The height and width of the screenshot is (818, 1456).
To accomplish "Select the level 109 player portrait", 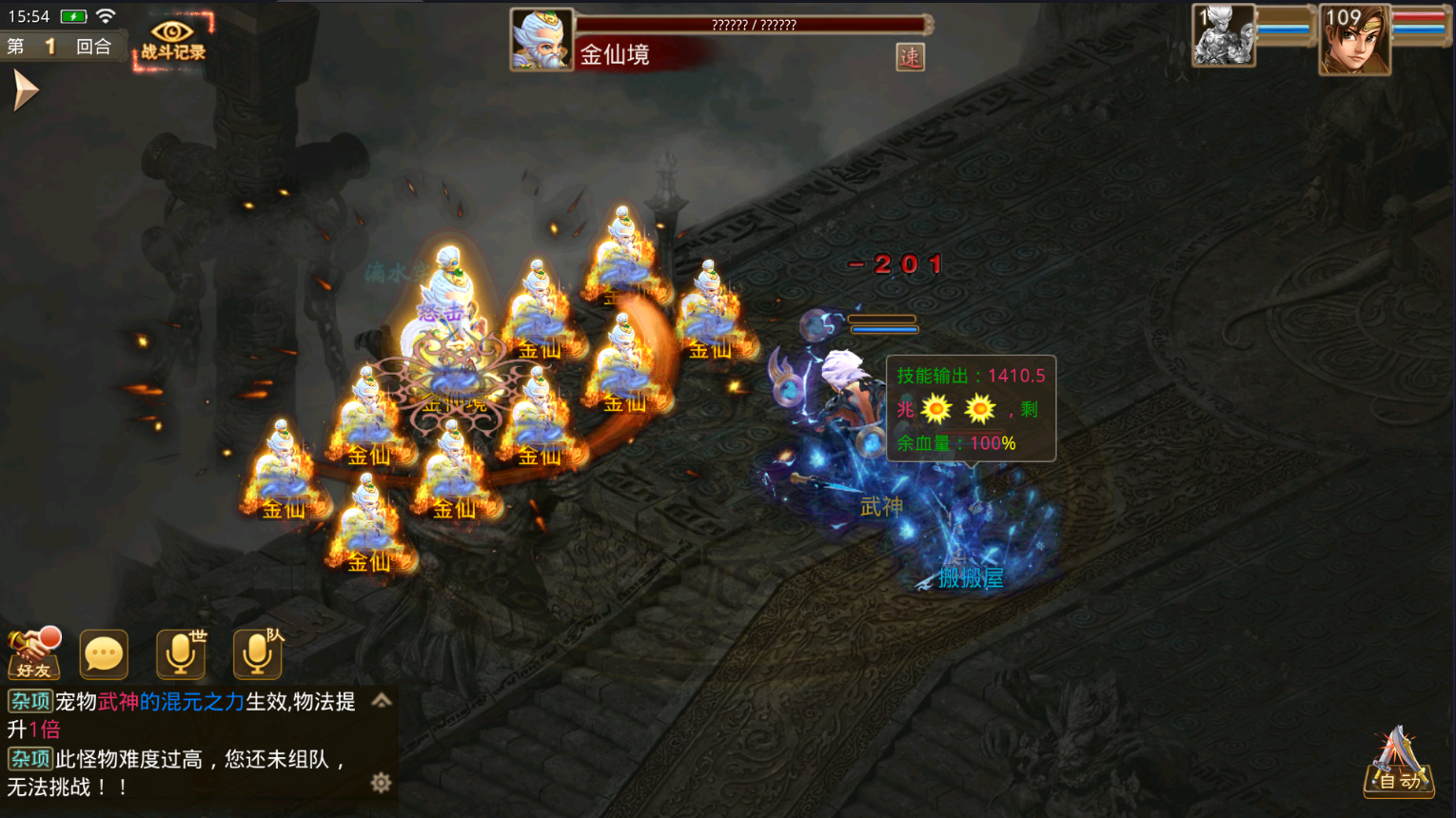I will pos(1354,40).
